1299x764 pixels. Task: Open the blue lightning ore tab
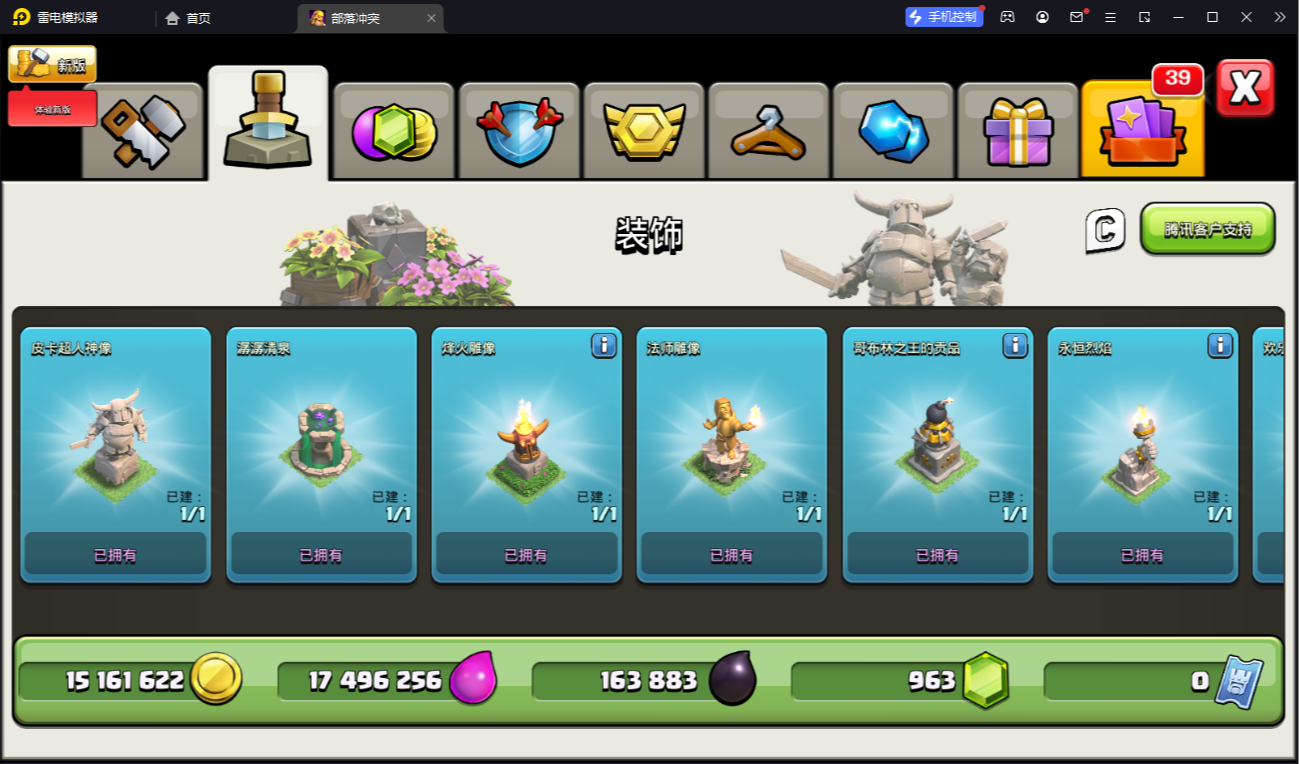pyautogui.click(x=893, y=131)
